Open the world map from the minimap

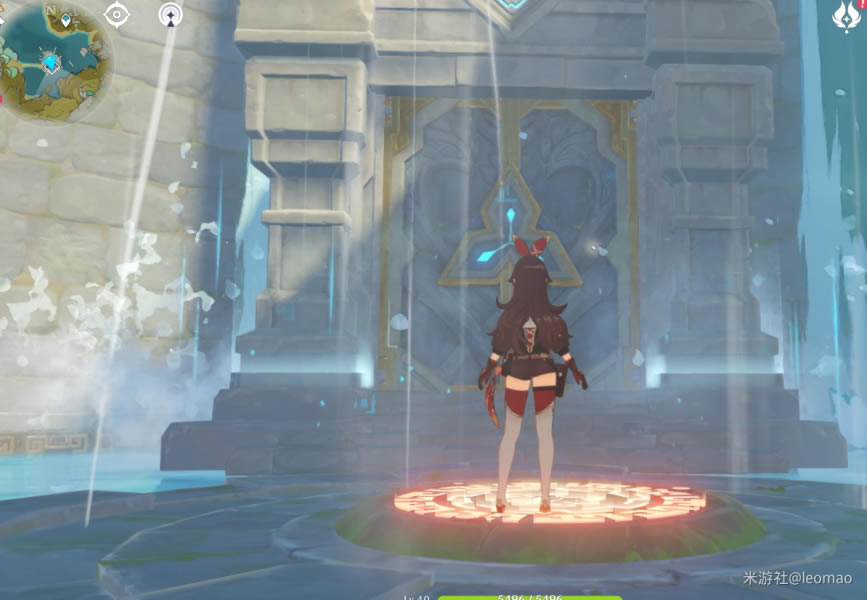pyautogui.click(x=55, y=62)
